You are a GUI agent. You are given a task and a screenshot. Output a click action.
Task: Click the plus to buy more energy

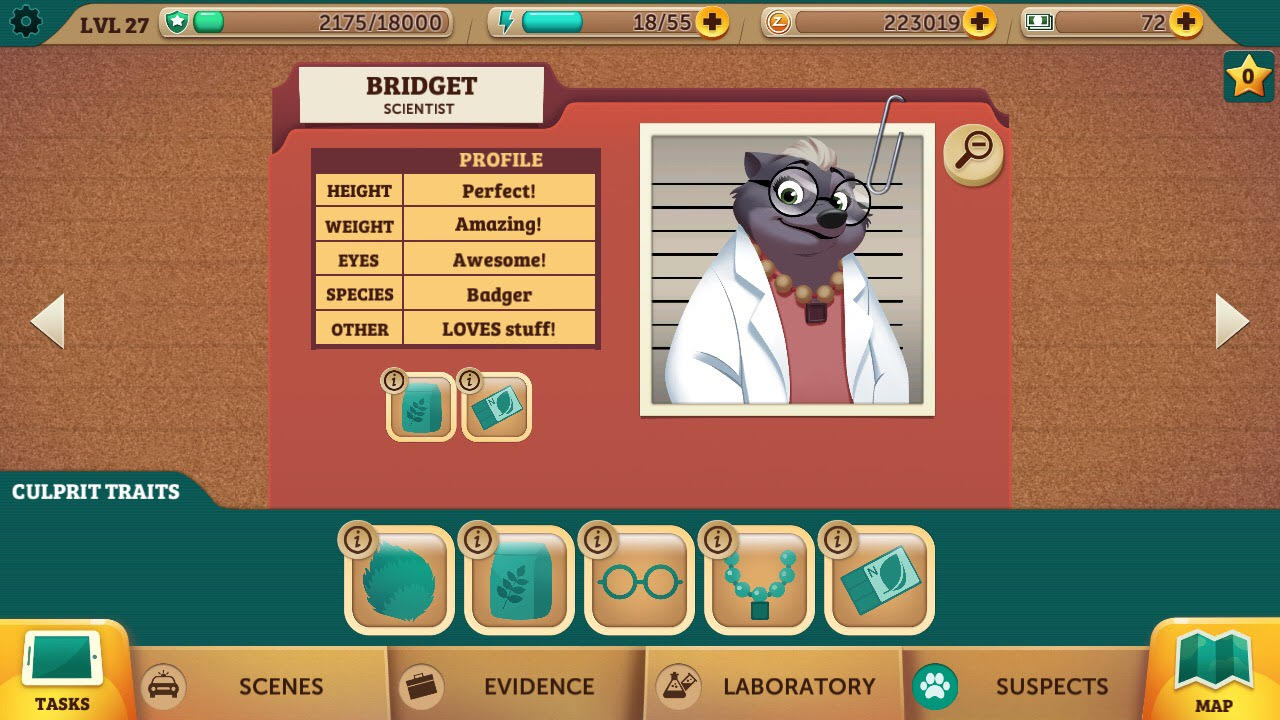[x=710, y=23]
